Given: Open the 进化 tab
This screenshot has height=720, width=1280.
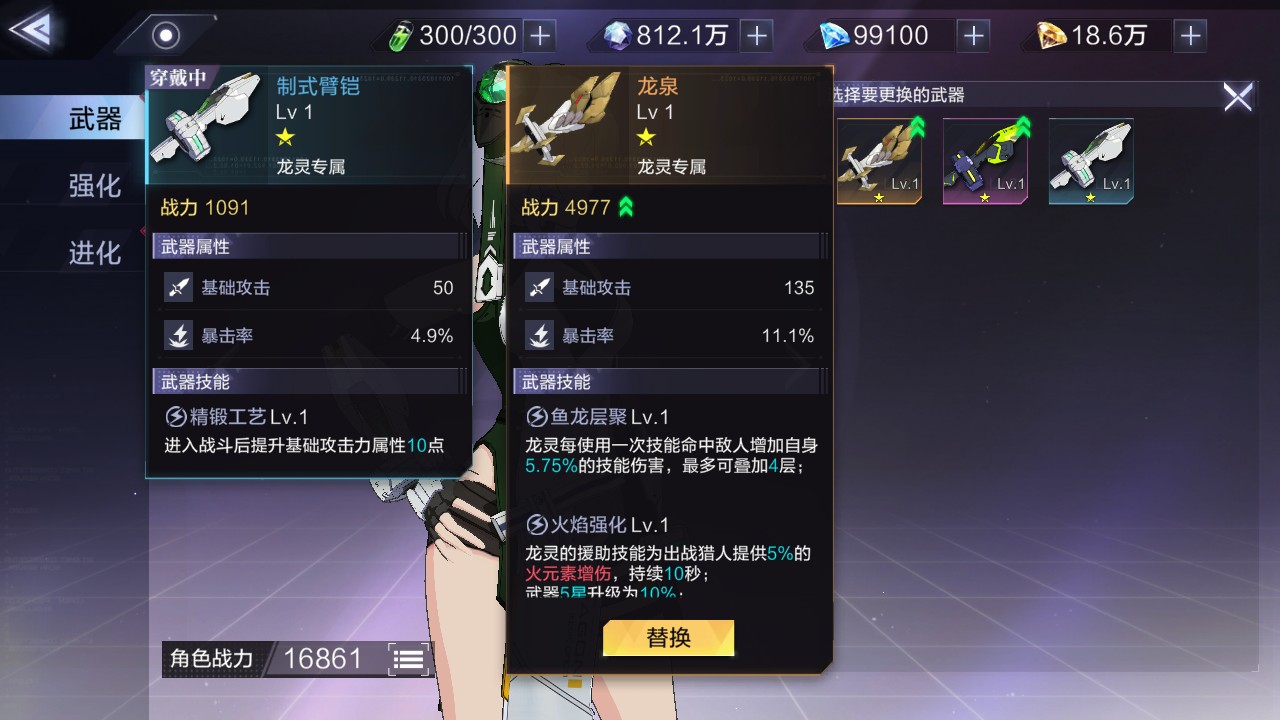Looking at the screenshot, I should [94, 253].
